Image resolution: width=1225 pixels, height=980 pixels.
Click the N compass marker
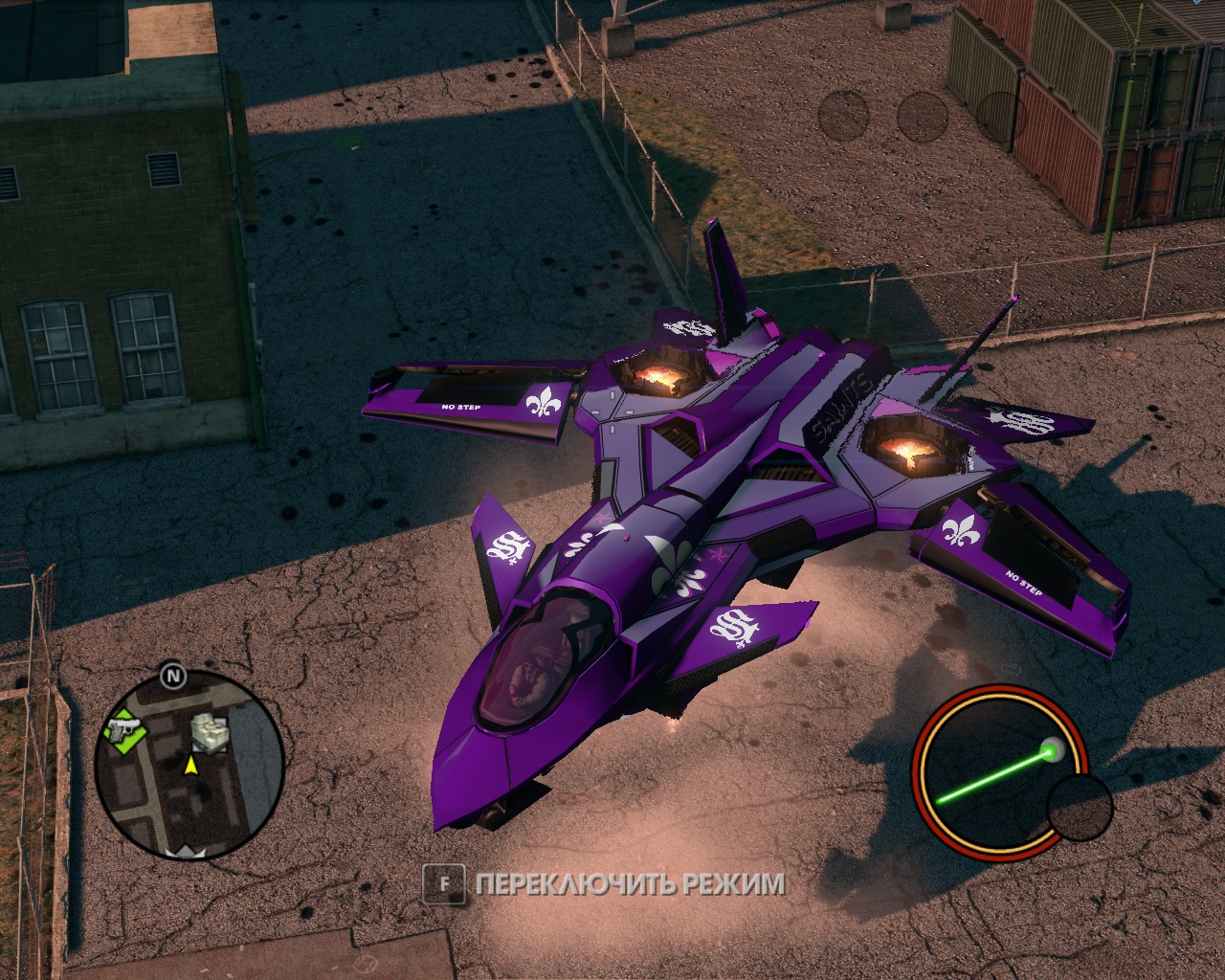[172, 676]
